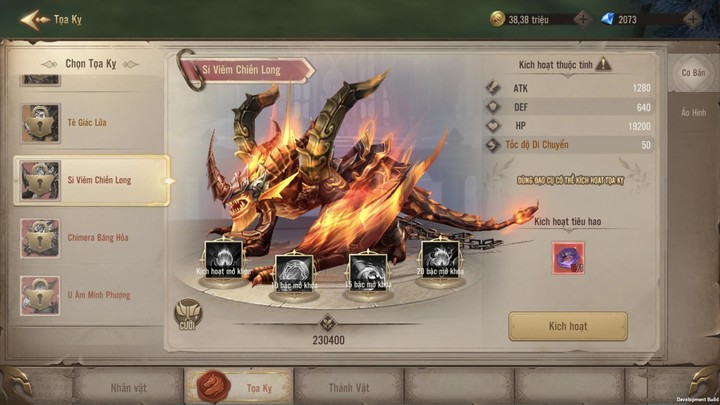The height and width of the screenshot is (405, 720).
Task: Click the Kích hoạt button
Action: pyautogui.click(x=568, y=326)
